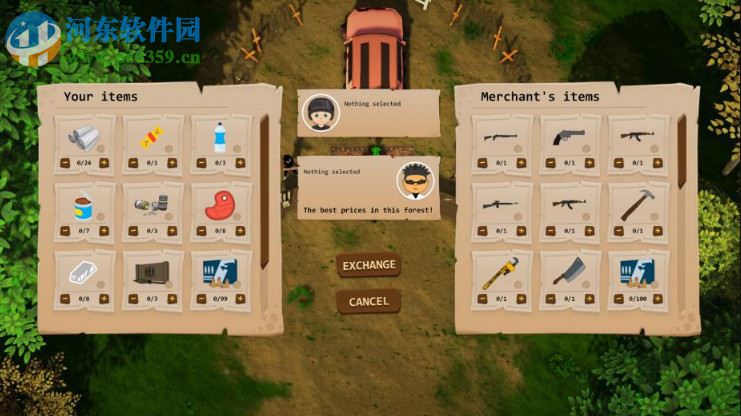741x416 pixels.
Task: Add one candy to your offer
Action: (x=174, y=163)
